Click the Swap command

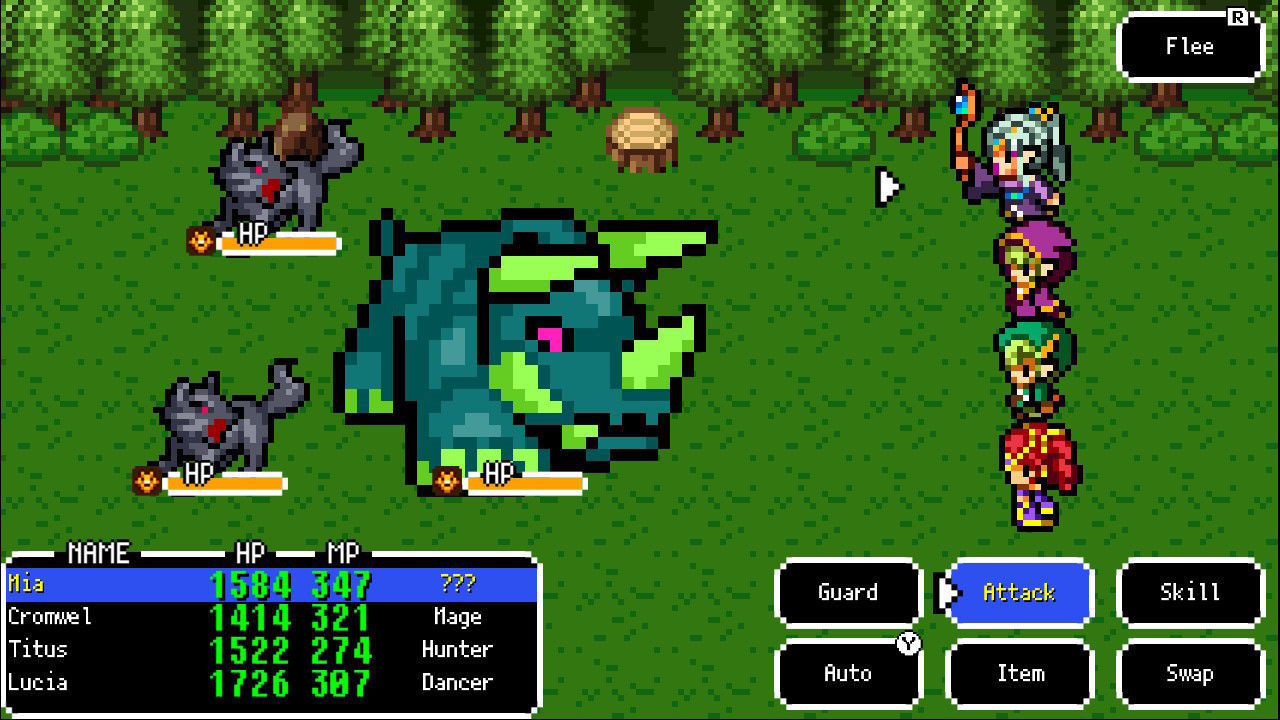pyautogui.click(x=1190, y=674)
